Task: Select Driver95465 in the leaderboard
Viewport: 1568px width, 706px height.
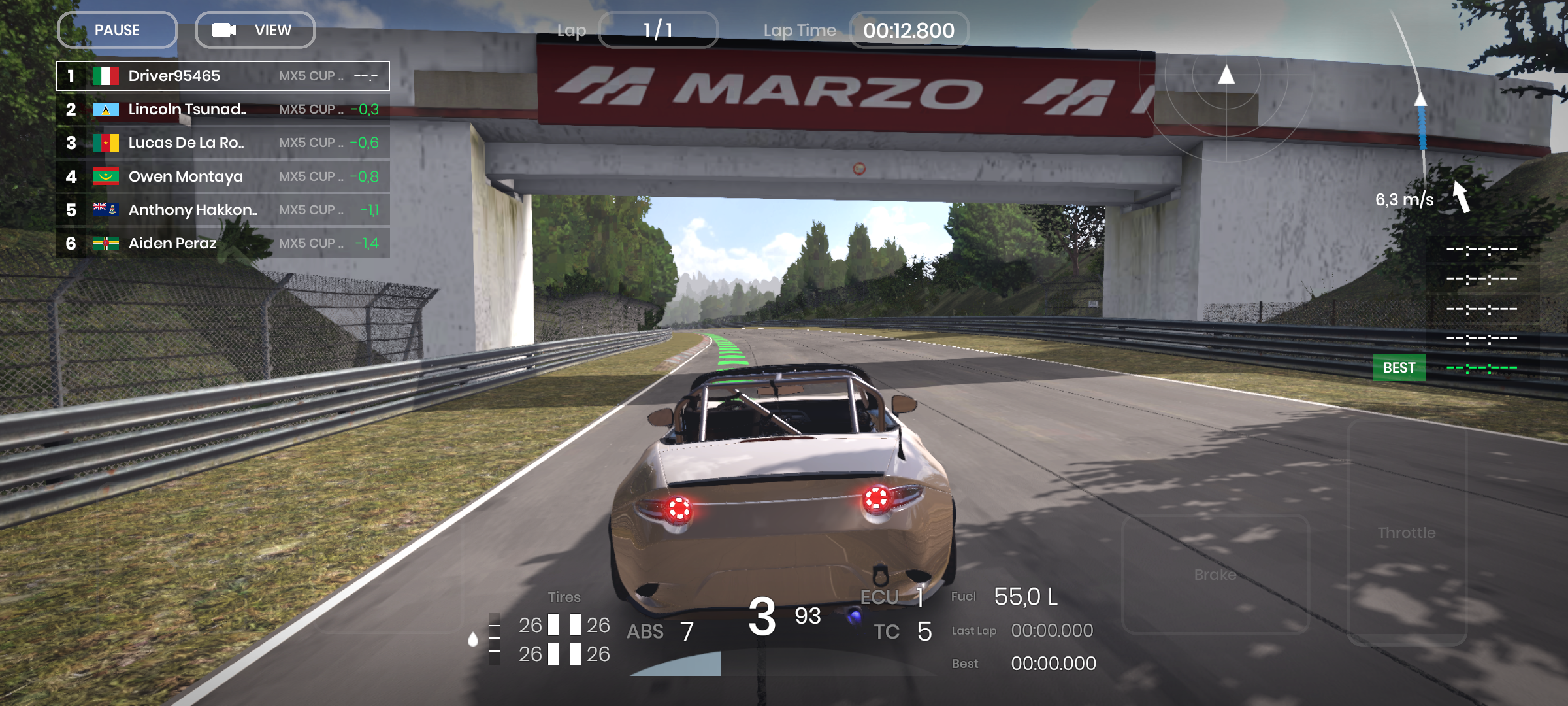Action: click(223, 76)
